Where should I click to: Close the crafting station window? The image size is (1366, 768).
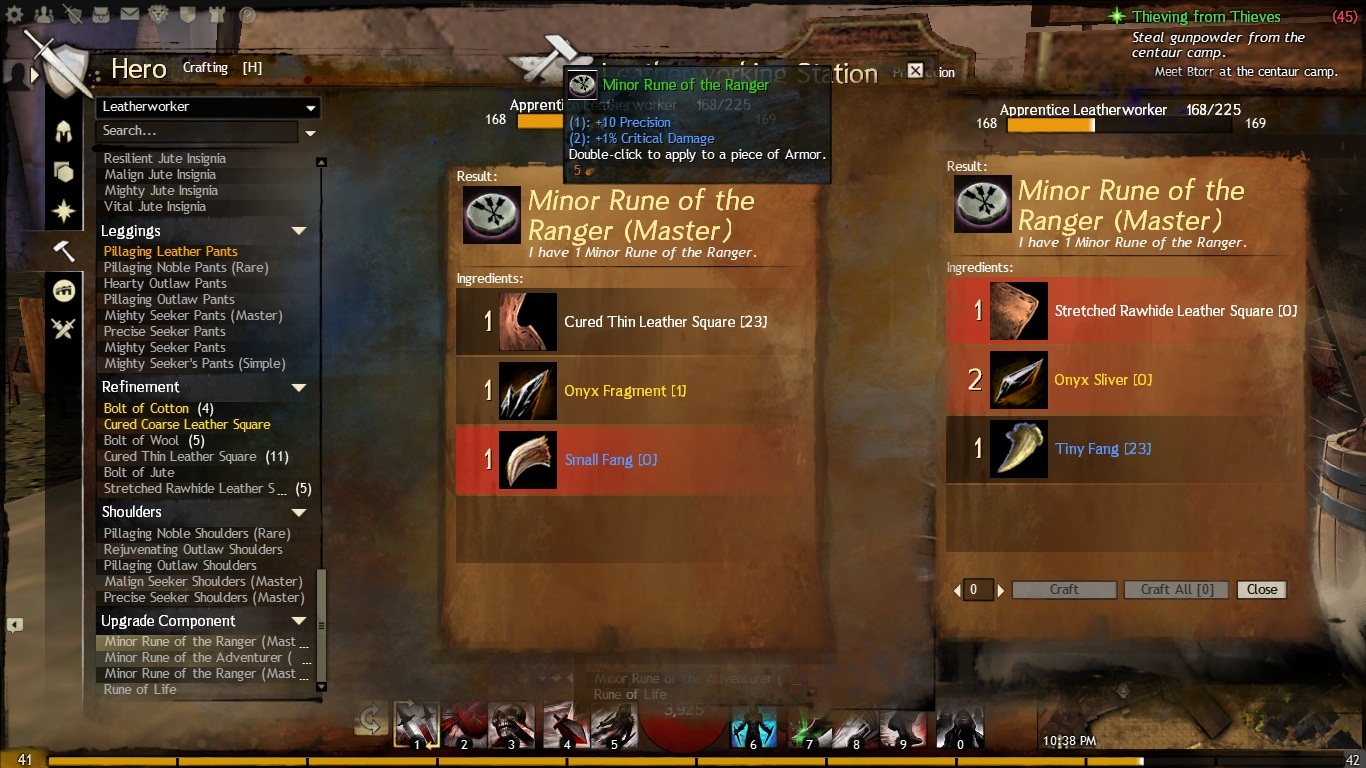click(x=915, y=70)
